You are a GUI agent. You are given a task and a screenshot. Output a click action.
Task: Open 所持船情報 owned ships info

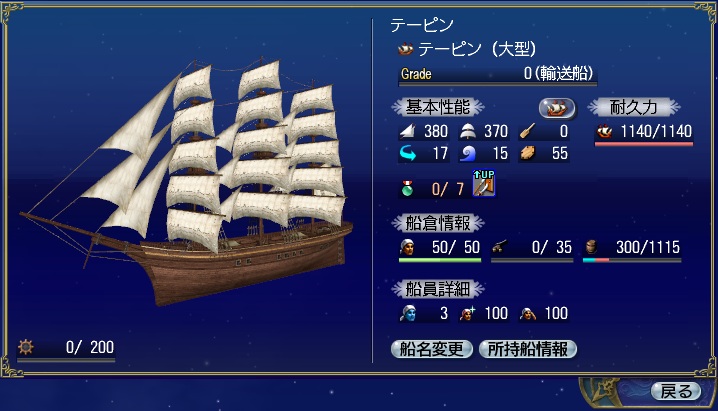(x=529, y=349)
